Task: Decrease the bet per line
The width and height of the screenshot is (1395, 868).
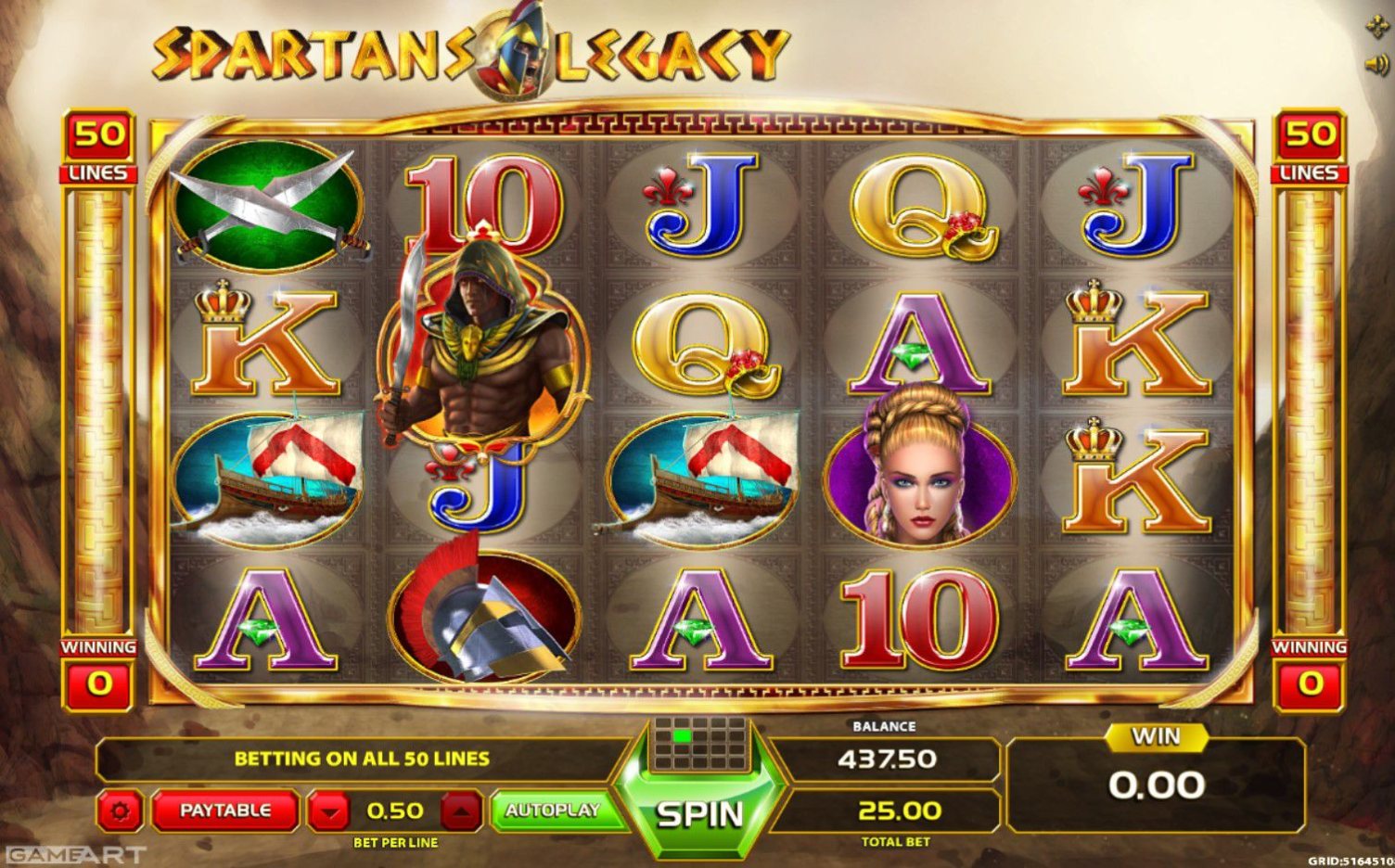Action: coord(328,812)
